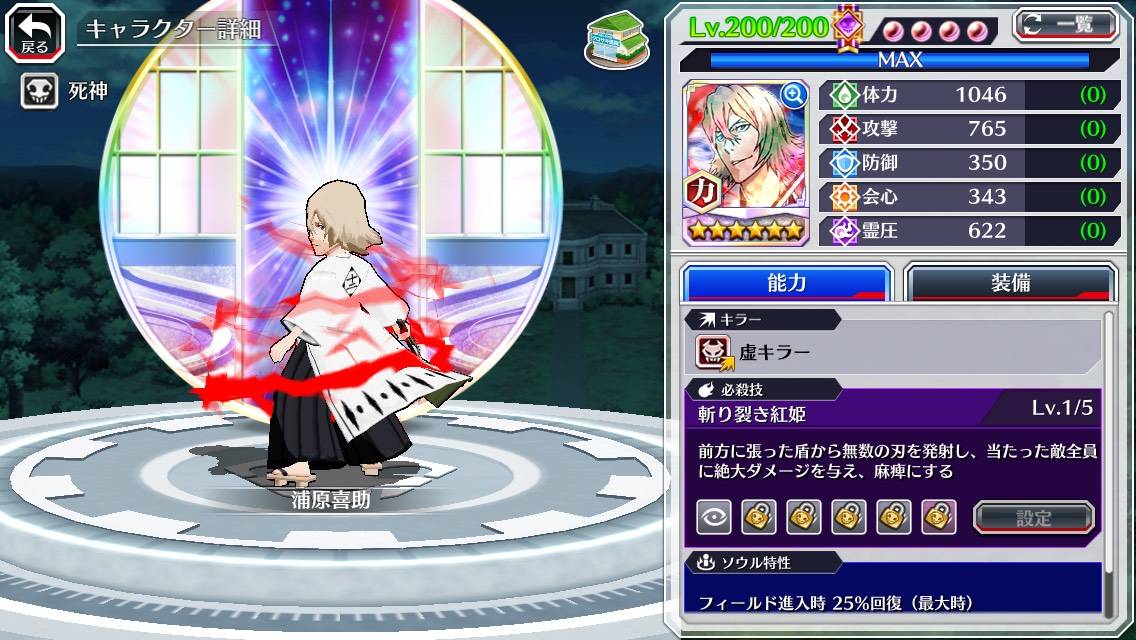
Task: Click the 設定 button for special move
Action: click(1034, 517)
